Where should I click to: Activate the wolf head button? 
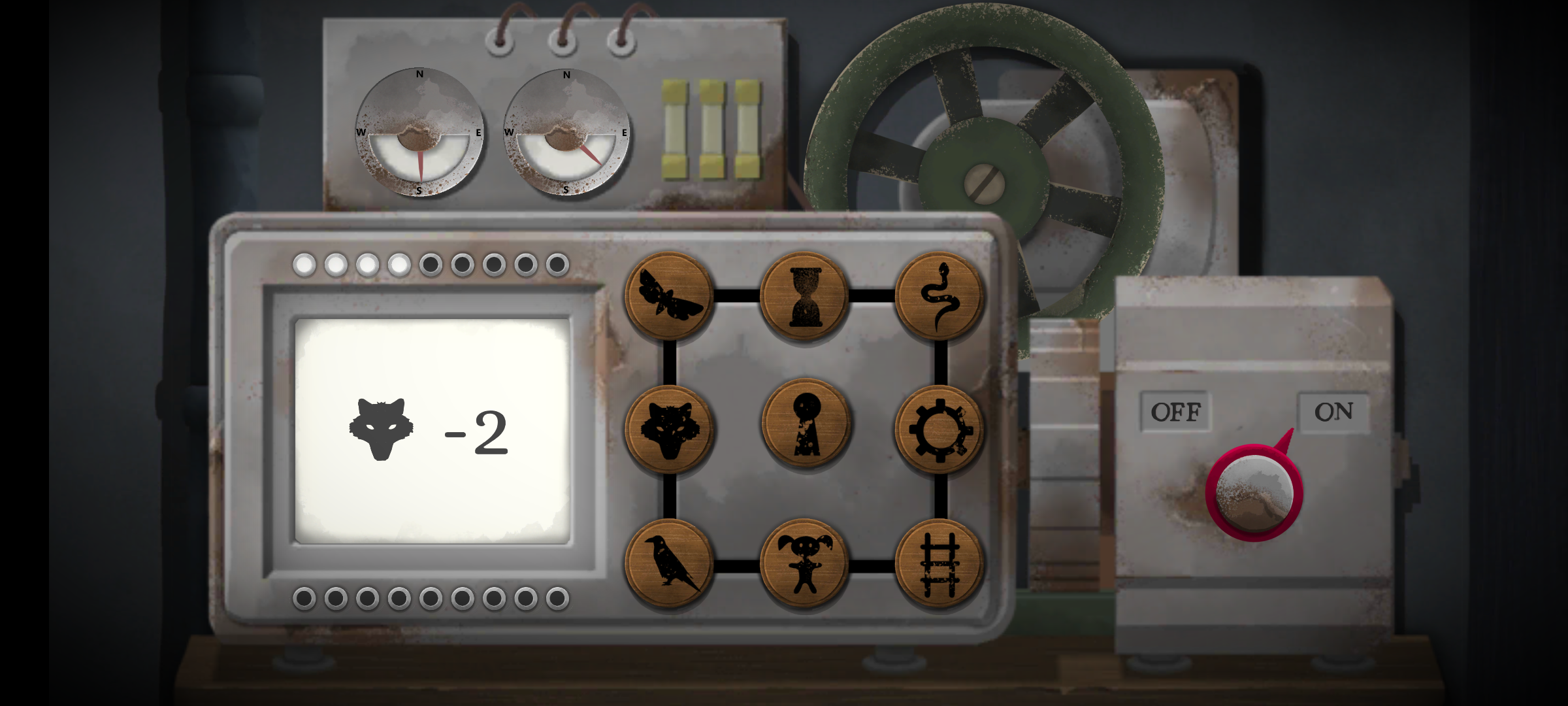coord(669,429)
